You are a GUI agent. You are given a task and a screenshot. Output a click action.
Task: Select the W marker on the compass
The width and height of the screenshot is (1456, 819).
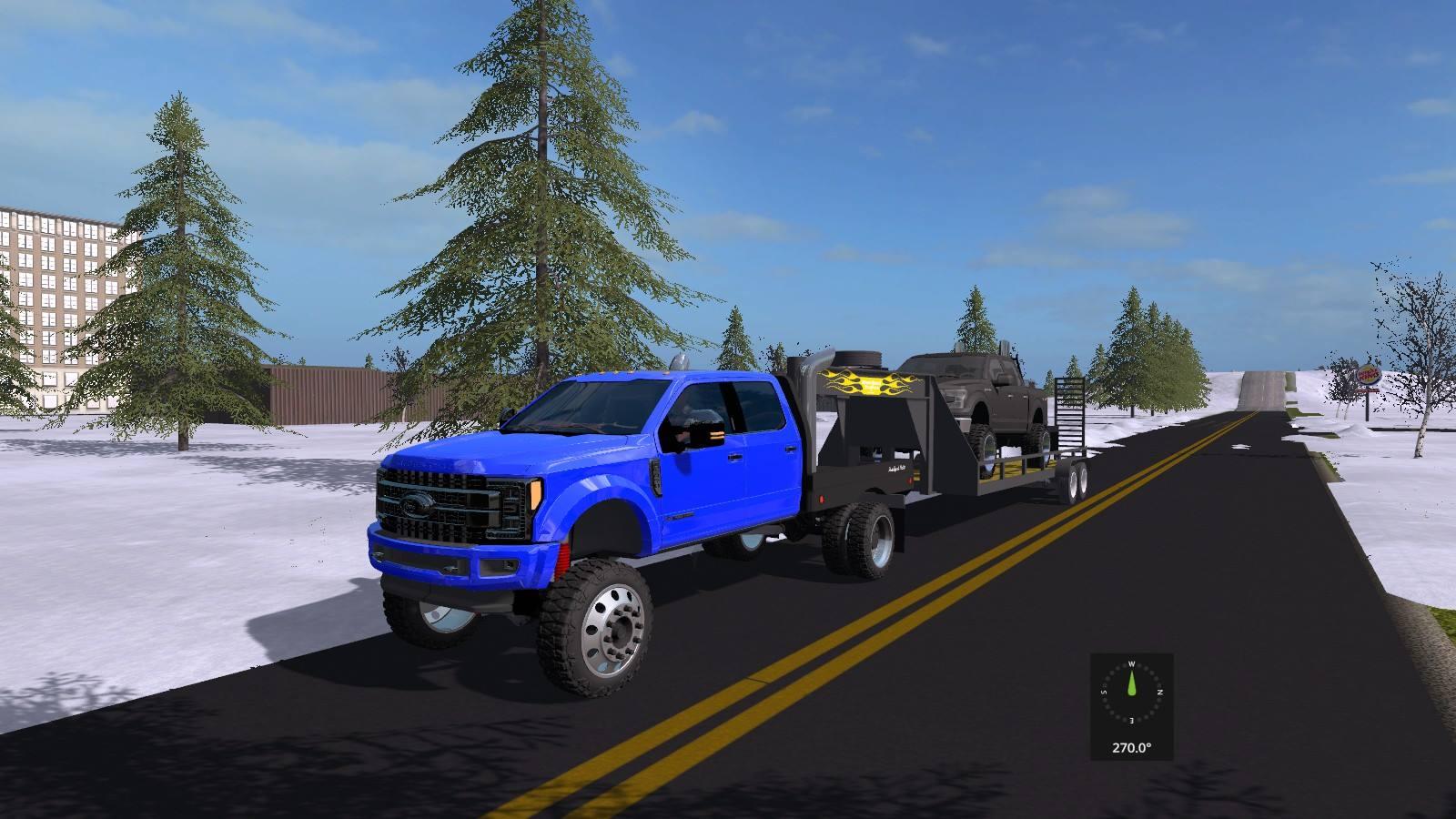point(1132,663)
